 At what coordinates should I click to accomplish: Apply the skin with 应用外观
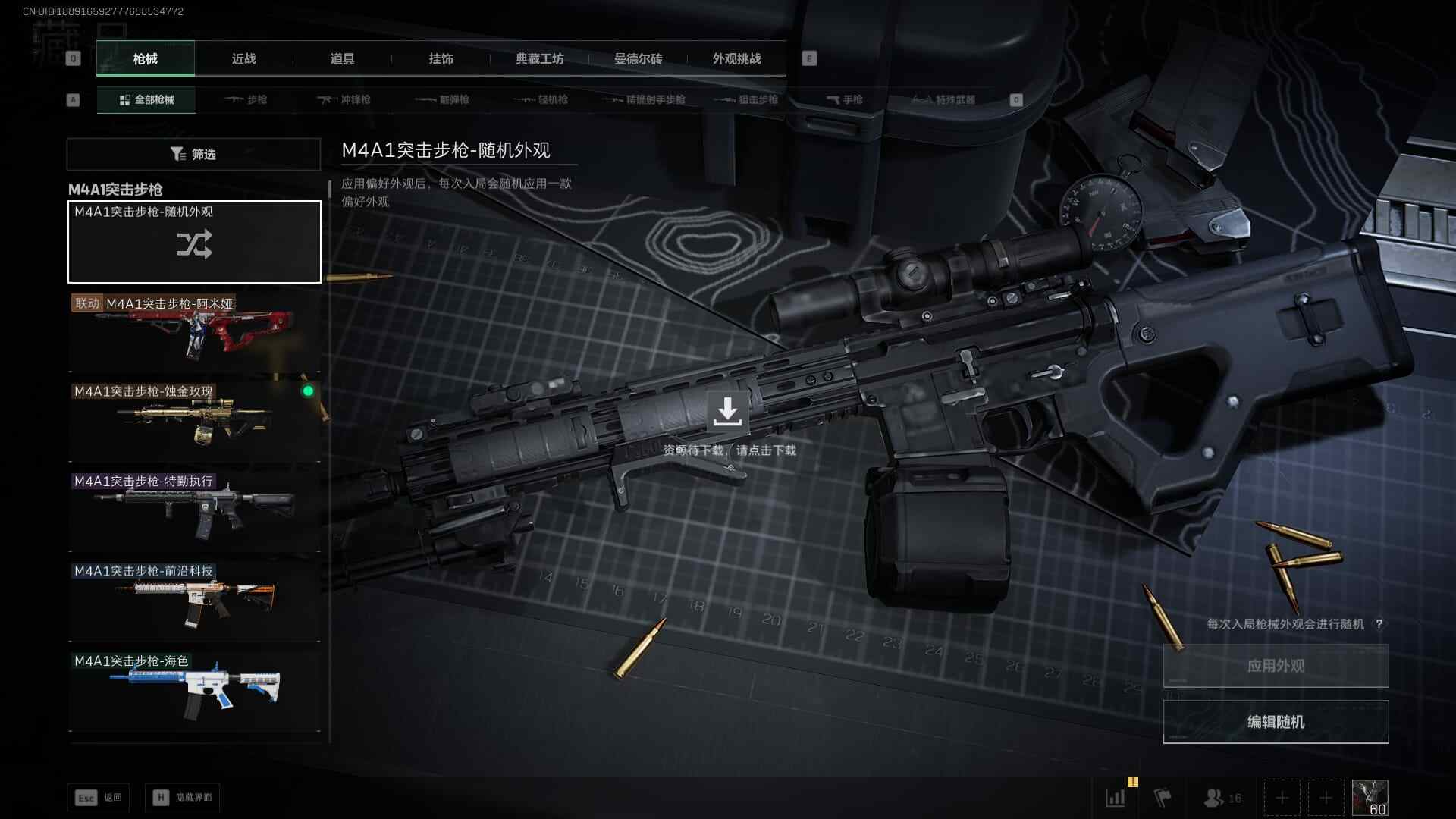click(x=1276, y=666)
